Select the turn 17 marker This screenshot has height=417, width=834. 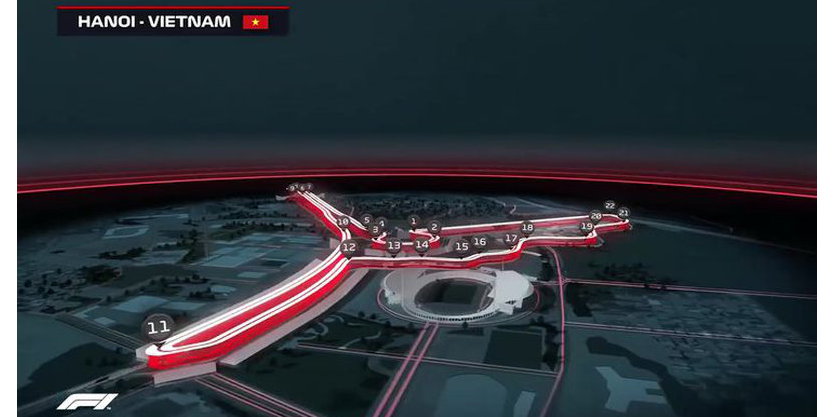click(511, 238)
